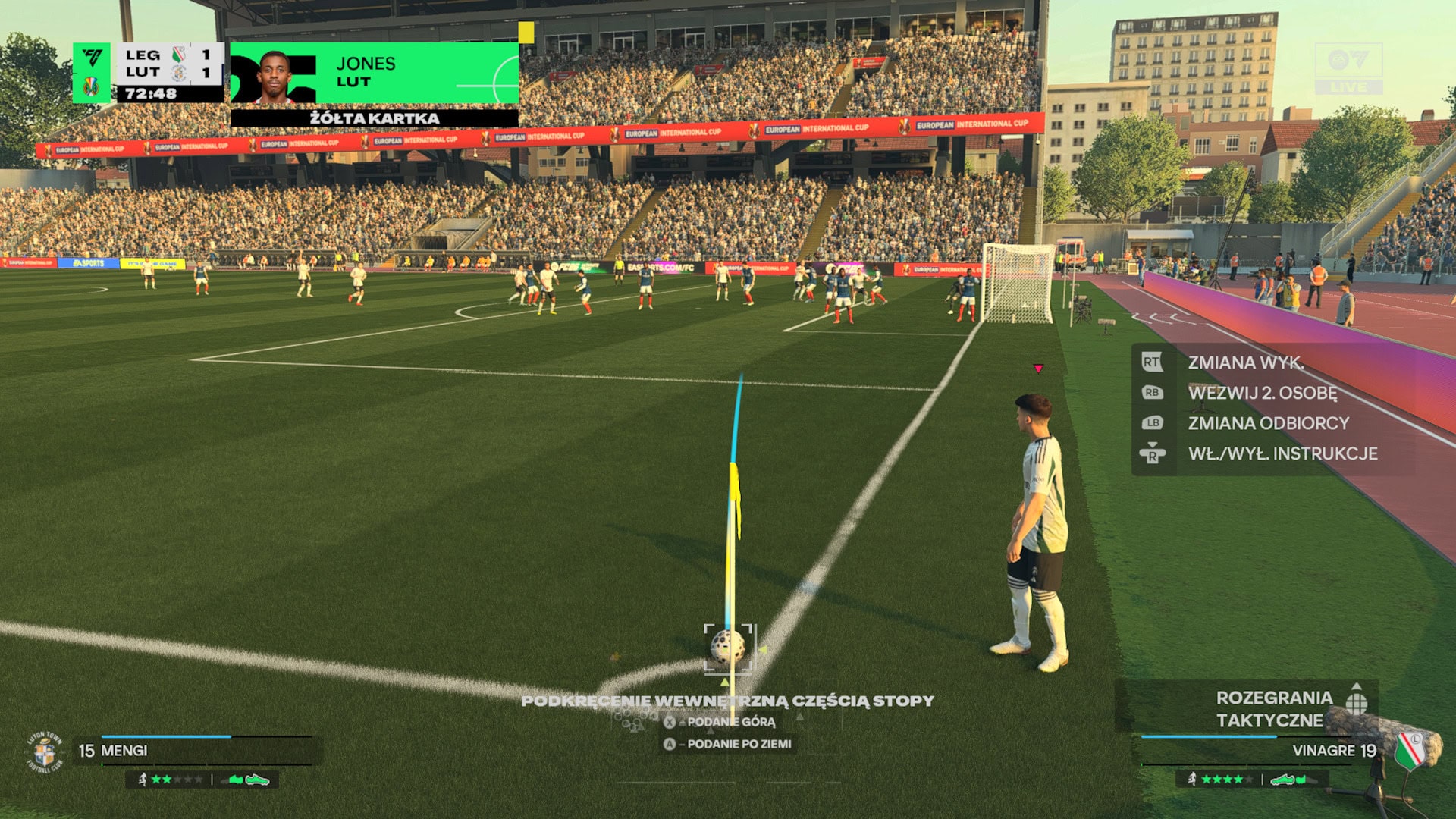This screenshot has height=819, width=1456.
Task: Select the ZMIANA ODBIORCY option
Action: pos(1268,423)
